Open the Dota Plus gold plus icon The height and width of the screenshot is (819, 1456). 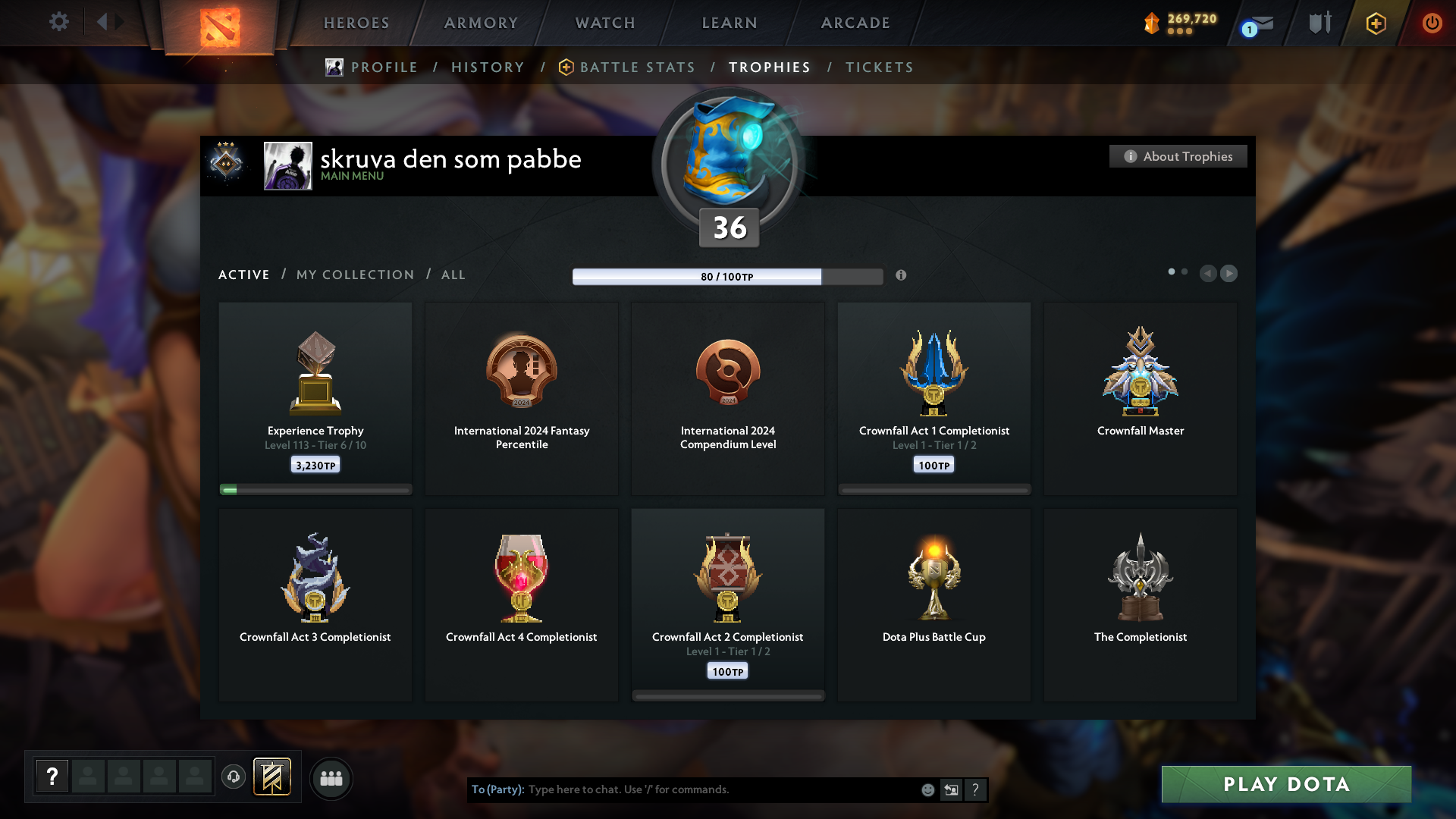coord(1375,23)
